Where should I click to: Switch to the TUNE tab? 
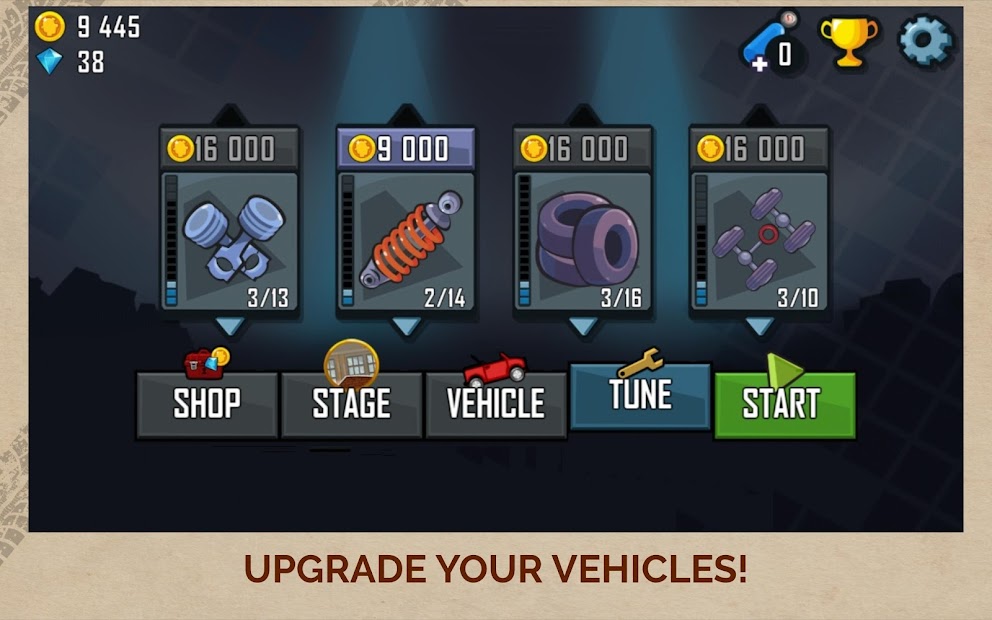[x=640, y=395]
